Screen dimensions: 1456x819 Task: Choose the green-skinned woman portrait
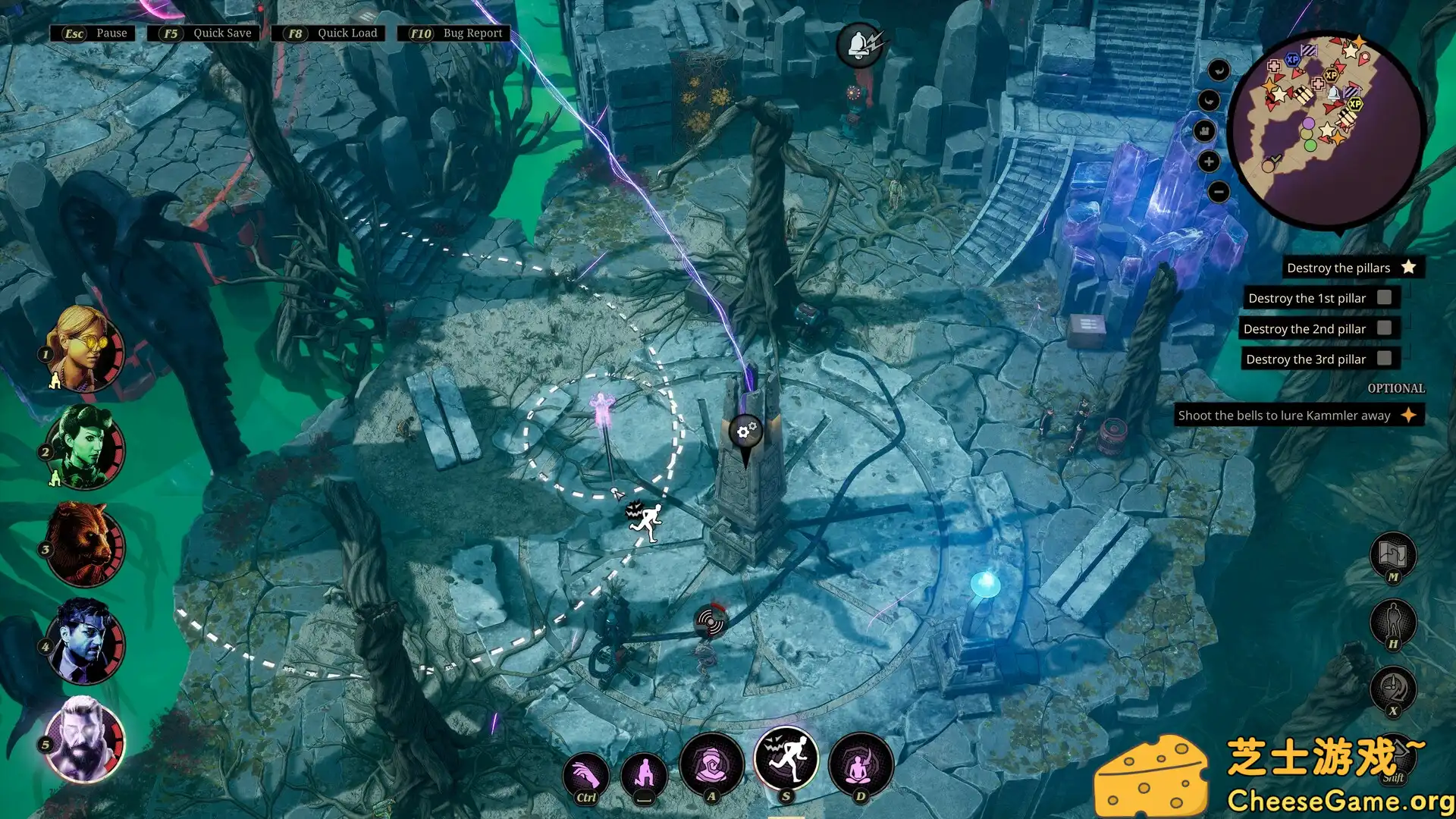tap(84, 447)
